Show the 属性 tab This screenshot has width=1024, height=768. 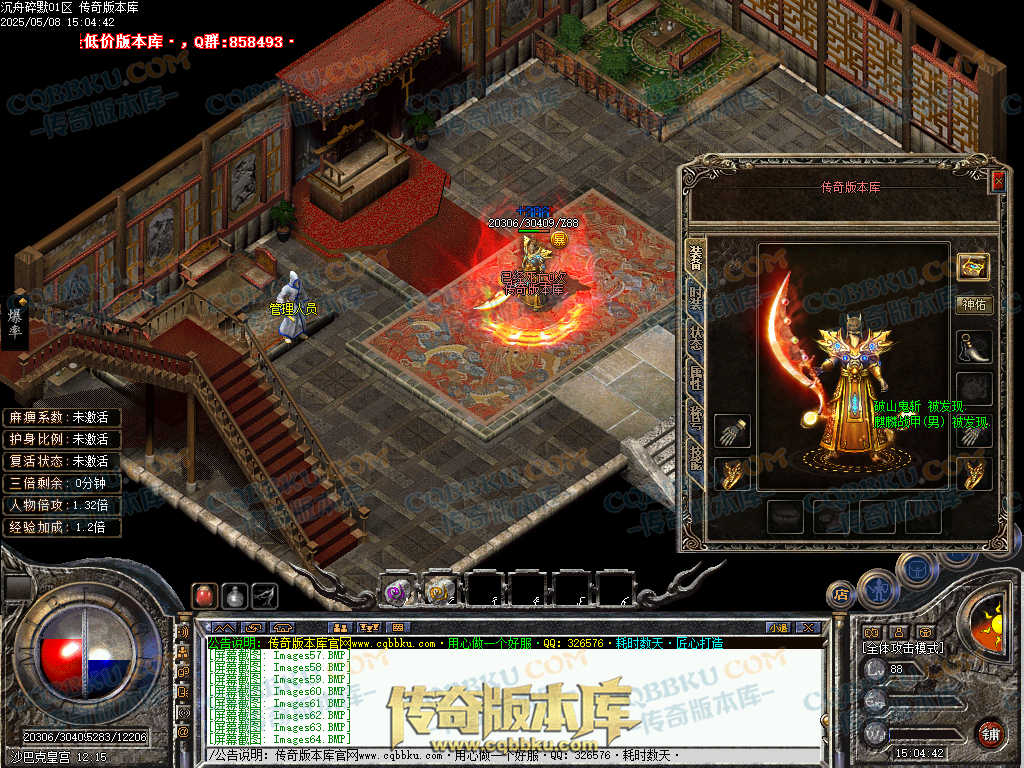click(695, 377)
